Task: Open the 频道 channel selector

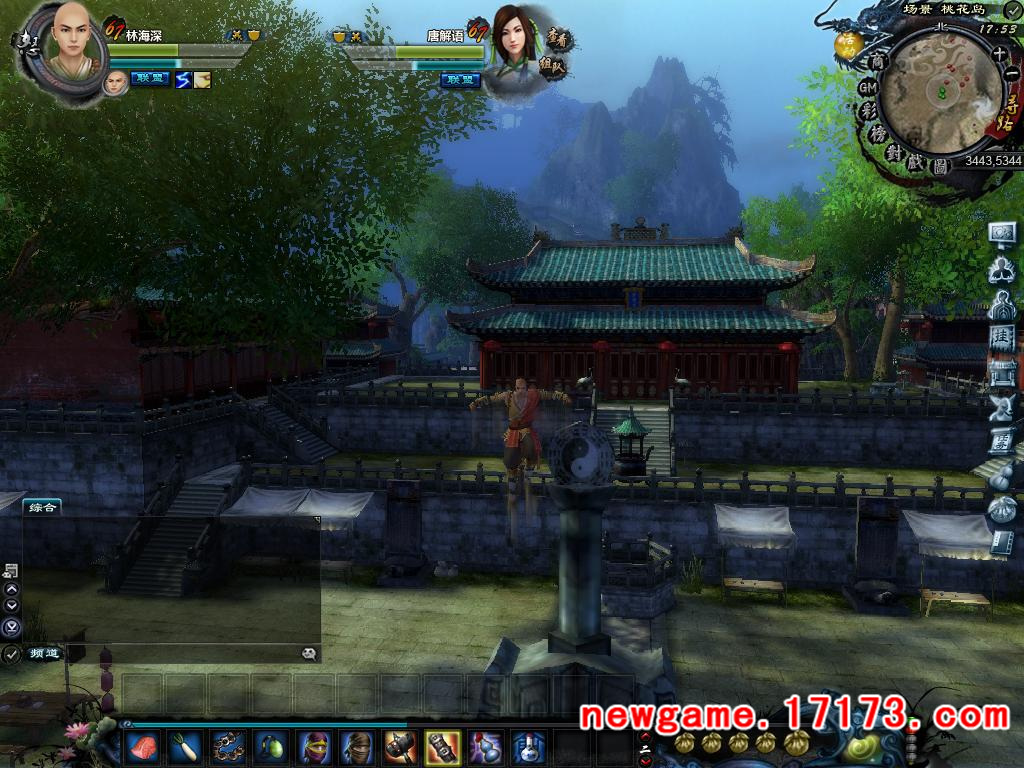Action: (x=44, y=654)
